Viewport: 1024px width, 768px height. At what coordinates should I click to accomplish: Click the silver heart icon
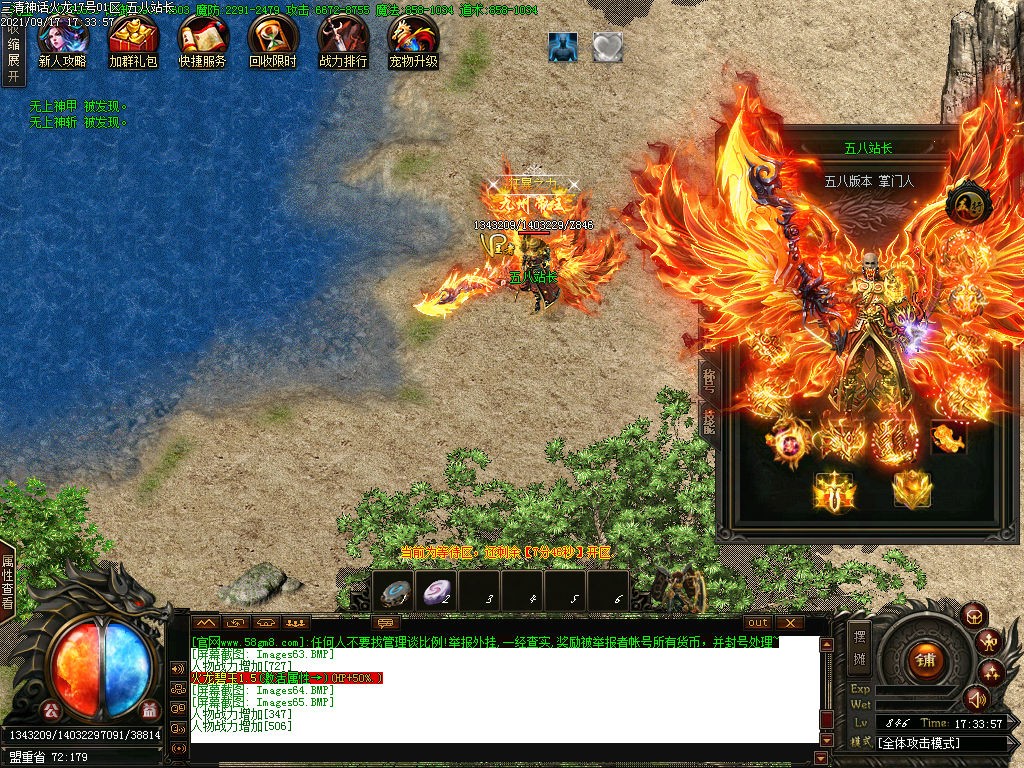coord(607,47)
